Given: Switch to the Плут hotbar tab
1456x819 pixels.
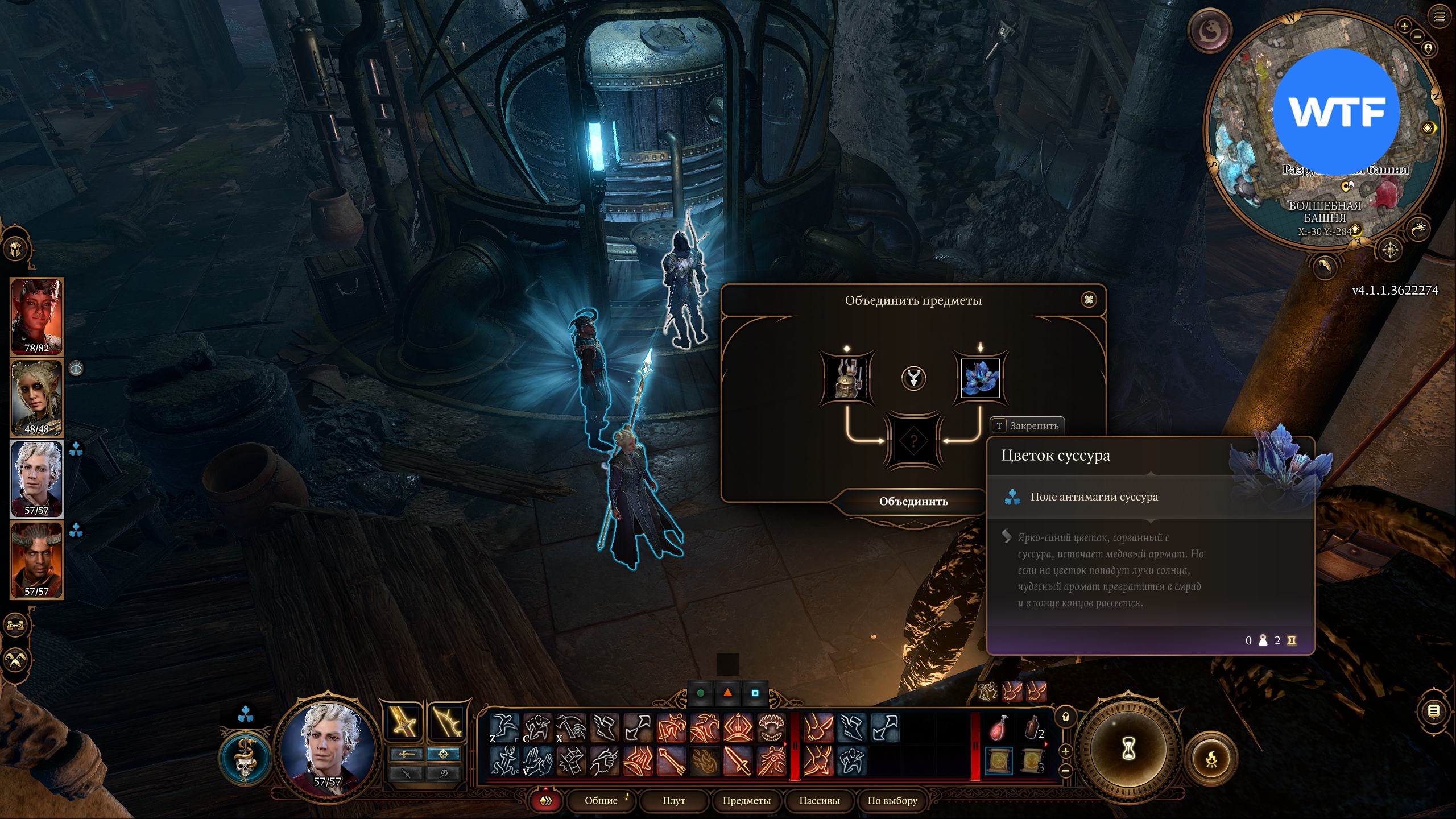Looking at the screenshot, I should pyautogui.click(x=673, y=801).
